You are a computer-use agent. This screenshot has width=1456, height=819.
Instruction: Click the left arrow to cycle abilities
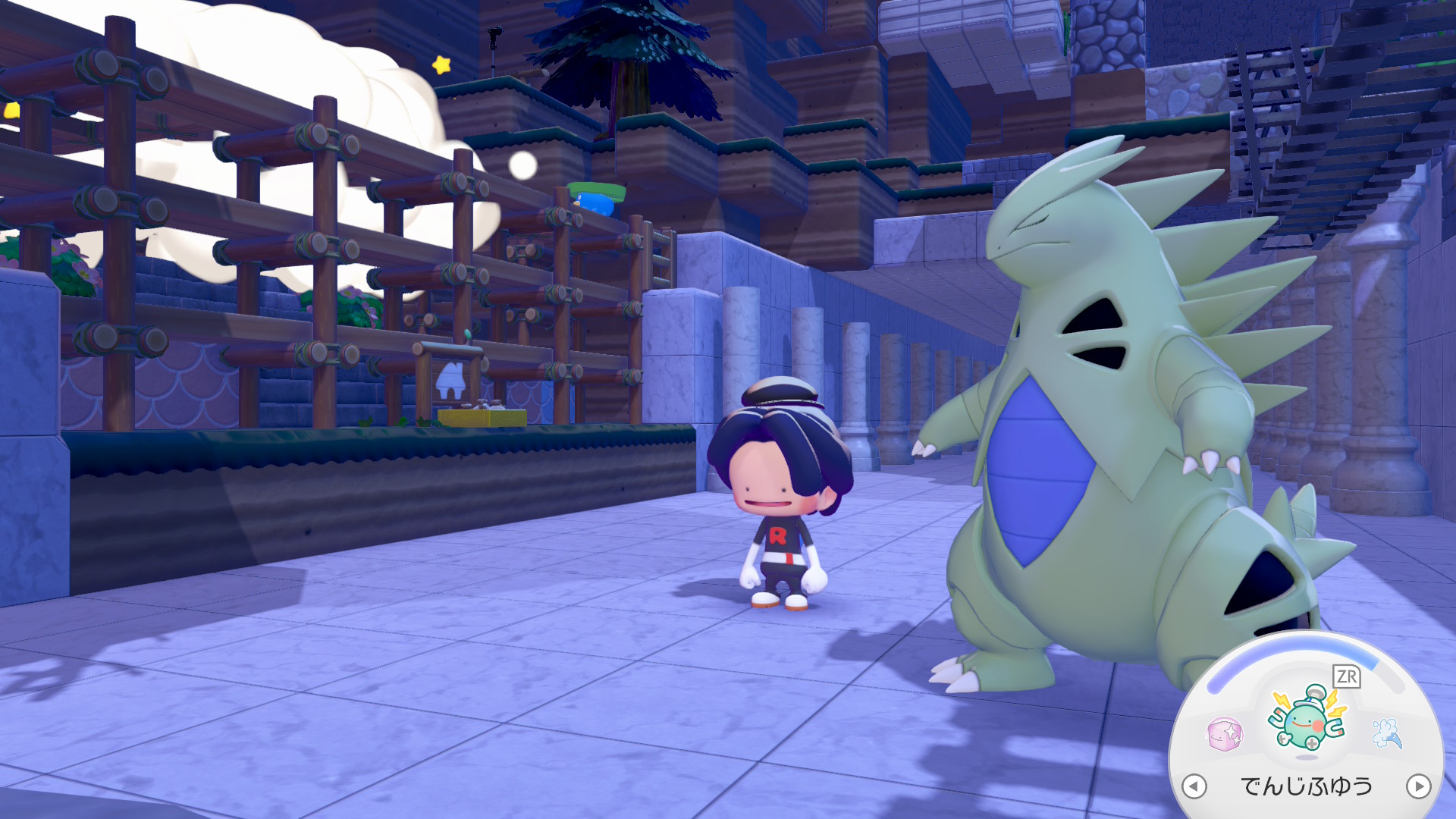[x=1194, y=786]
